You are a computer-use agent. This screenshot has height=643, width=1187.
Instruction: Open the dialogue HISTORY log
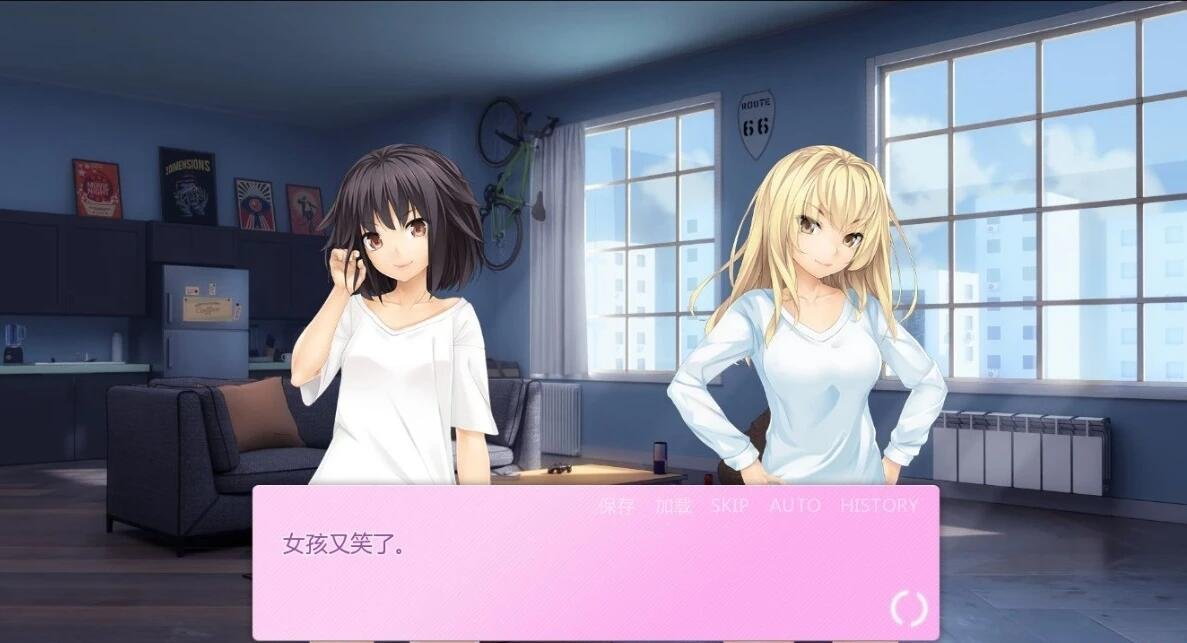[x=879, y=506]
